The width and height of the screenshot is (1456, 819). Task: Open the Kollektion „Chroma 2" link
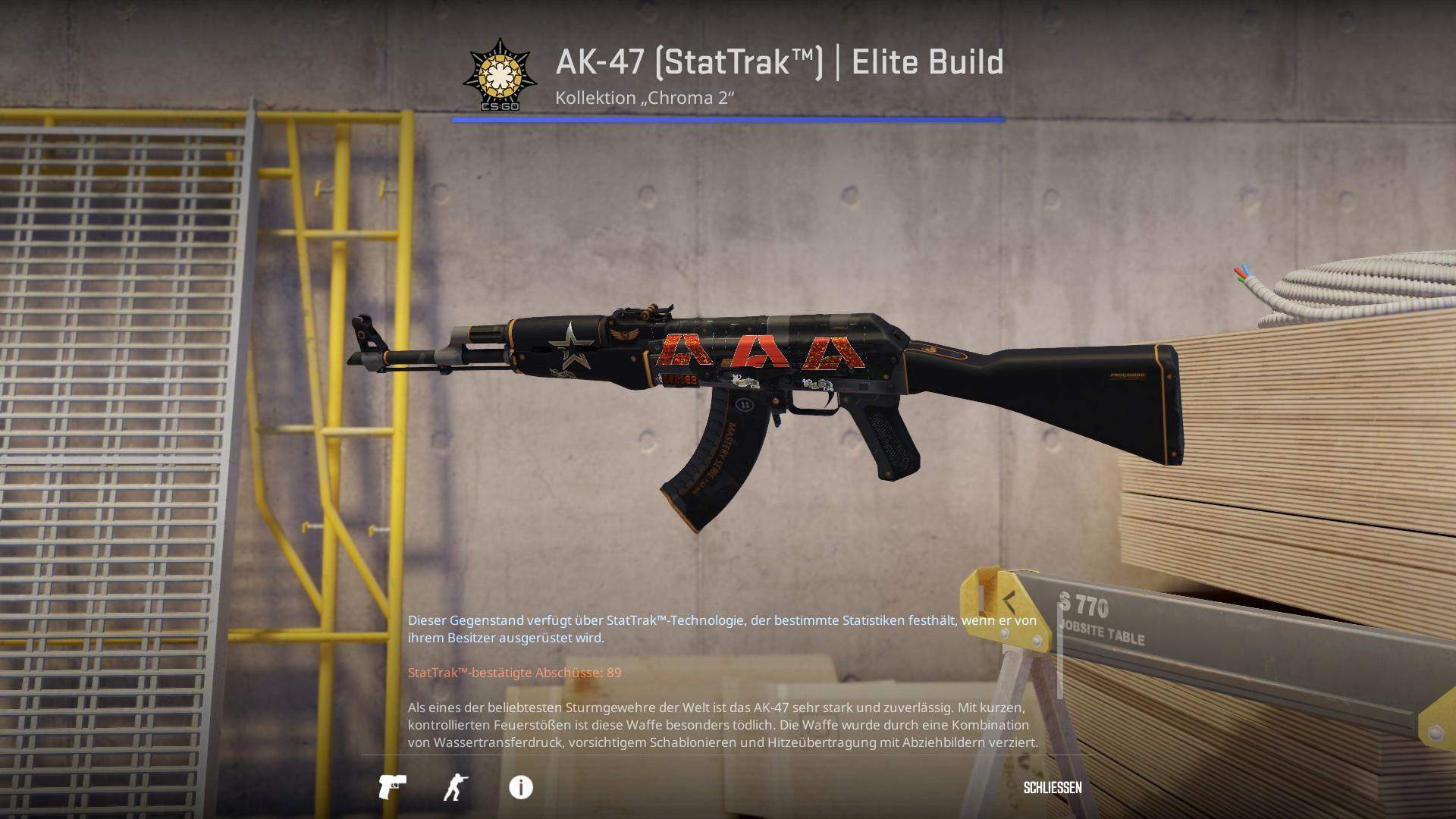(645, 97)
